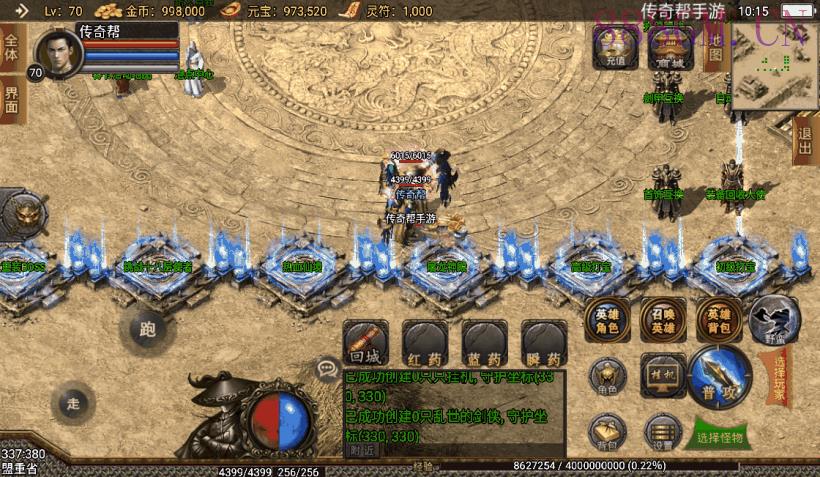
Task: Use the 普攻 basic attack button
Action: pyautogui.click(x=719, y=372)
